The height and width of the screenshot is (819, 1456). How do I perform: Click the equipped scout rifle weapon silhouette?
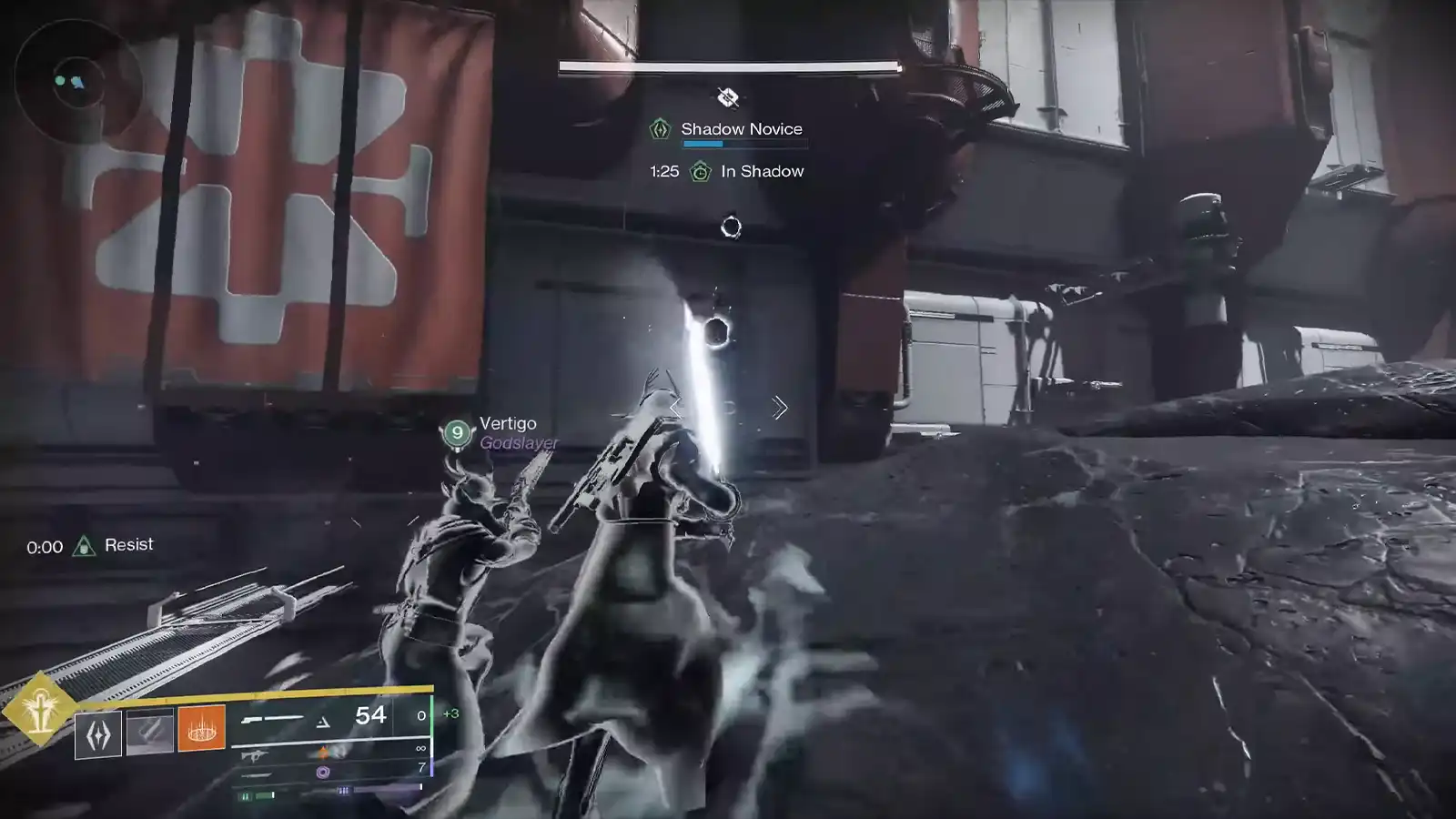[271, 720]
